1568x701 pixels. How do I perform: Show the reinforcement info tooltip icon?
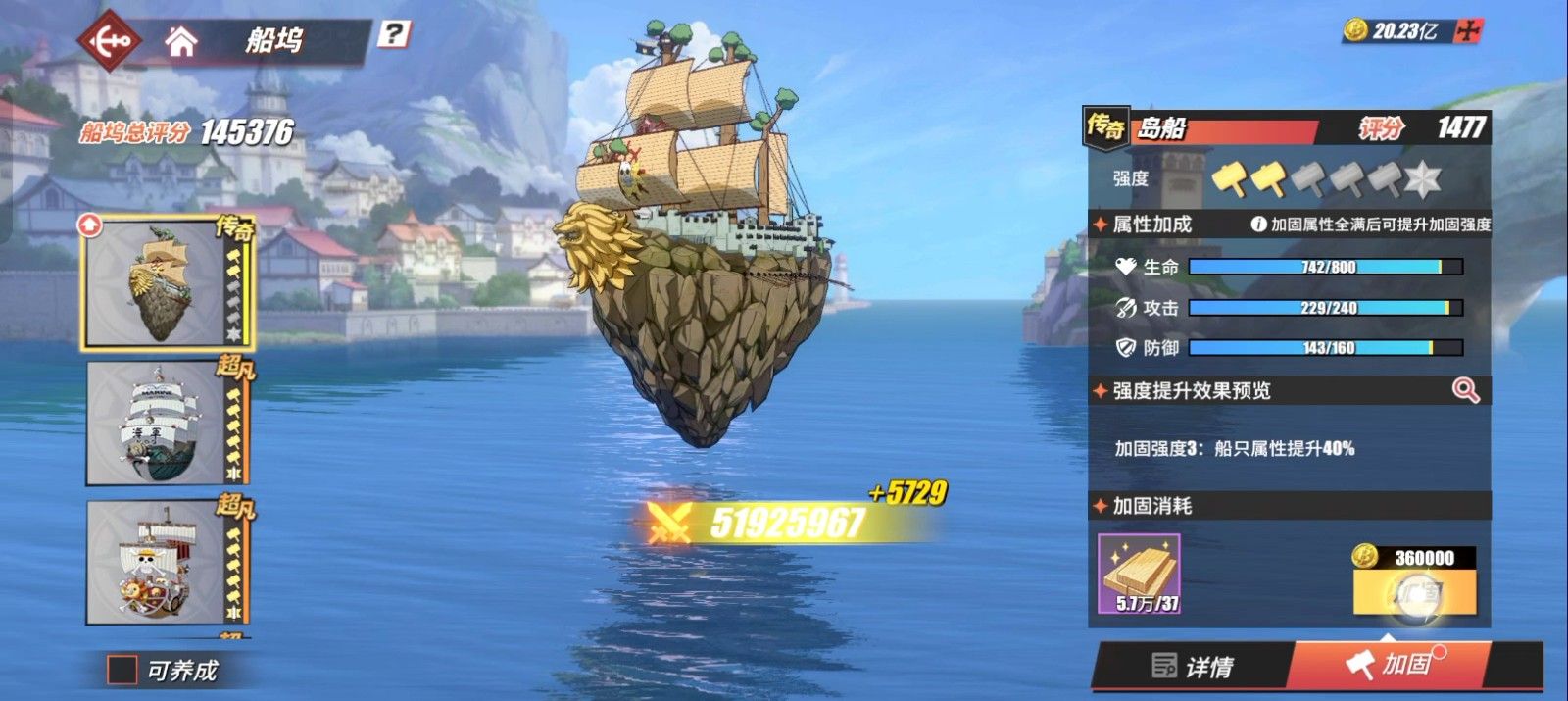tap(1259, 225)
